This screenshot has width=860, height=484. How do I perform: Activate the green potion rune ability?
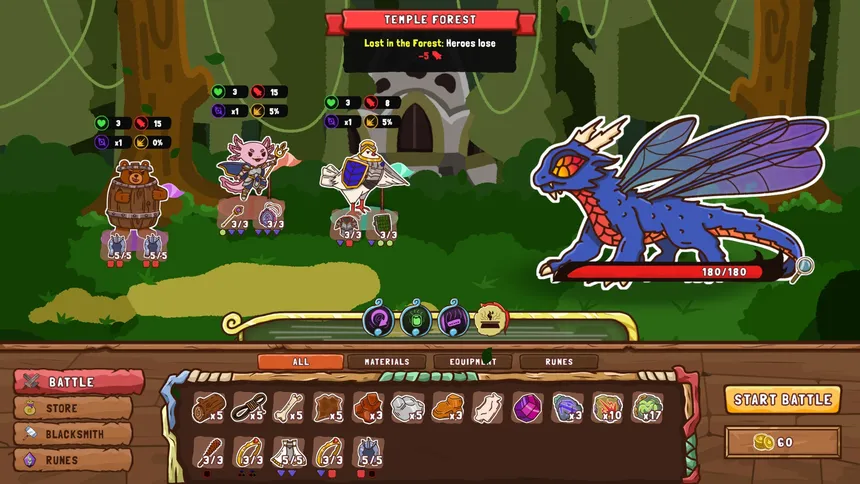[416, 319]
